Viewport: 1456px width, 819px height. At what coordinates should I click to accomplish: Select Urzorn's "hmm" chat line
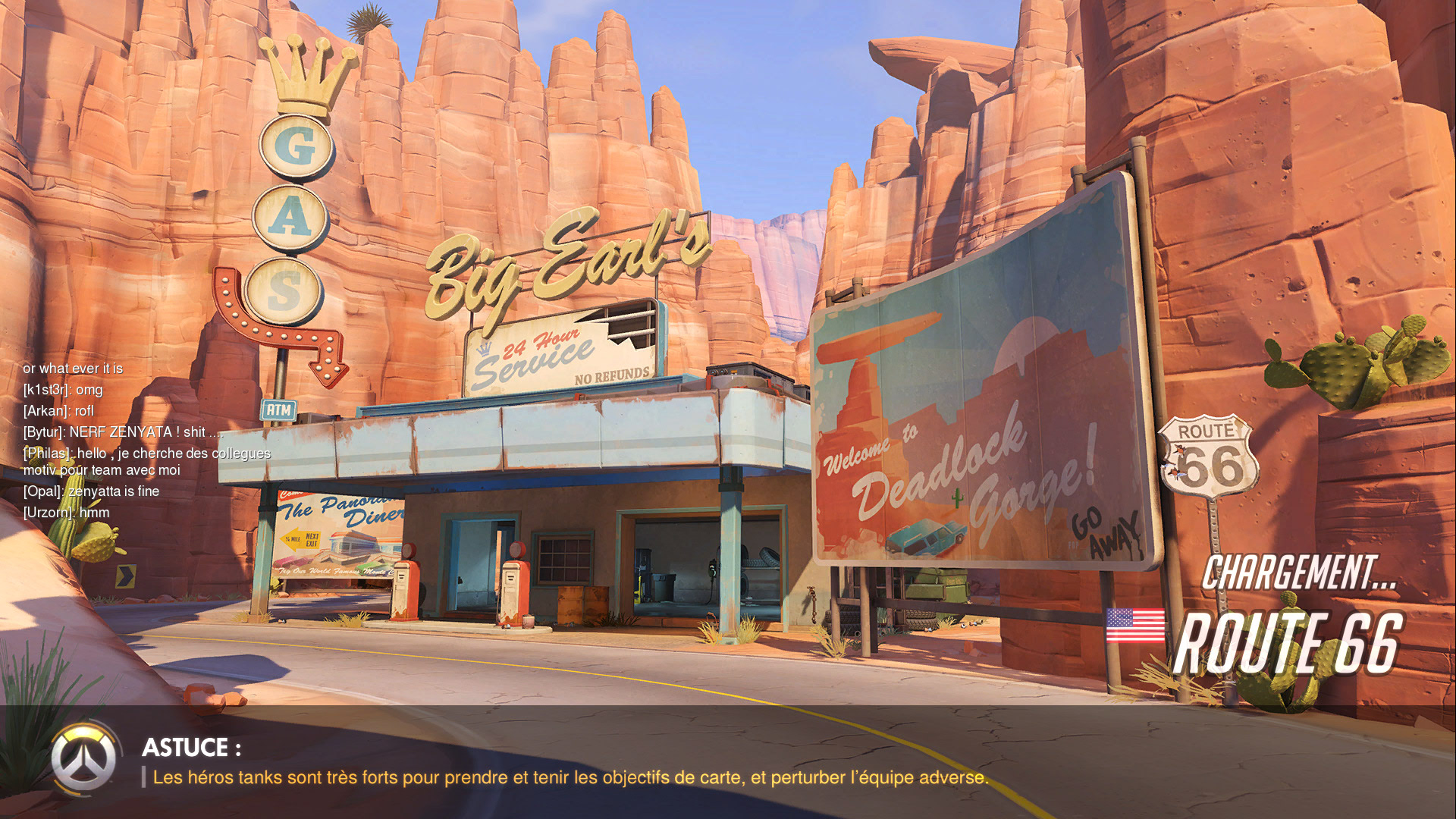click(66, 513)
